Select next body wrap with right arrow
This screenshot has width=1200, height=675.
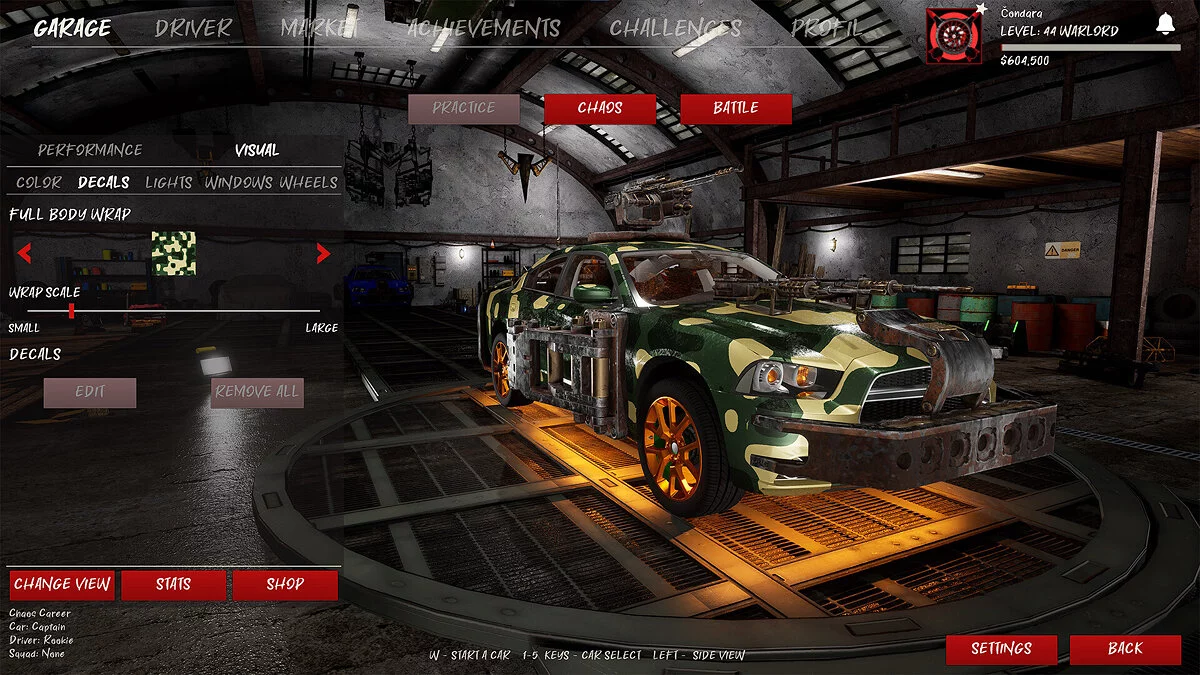pos(323,254)
